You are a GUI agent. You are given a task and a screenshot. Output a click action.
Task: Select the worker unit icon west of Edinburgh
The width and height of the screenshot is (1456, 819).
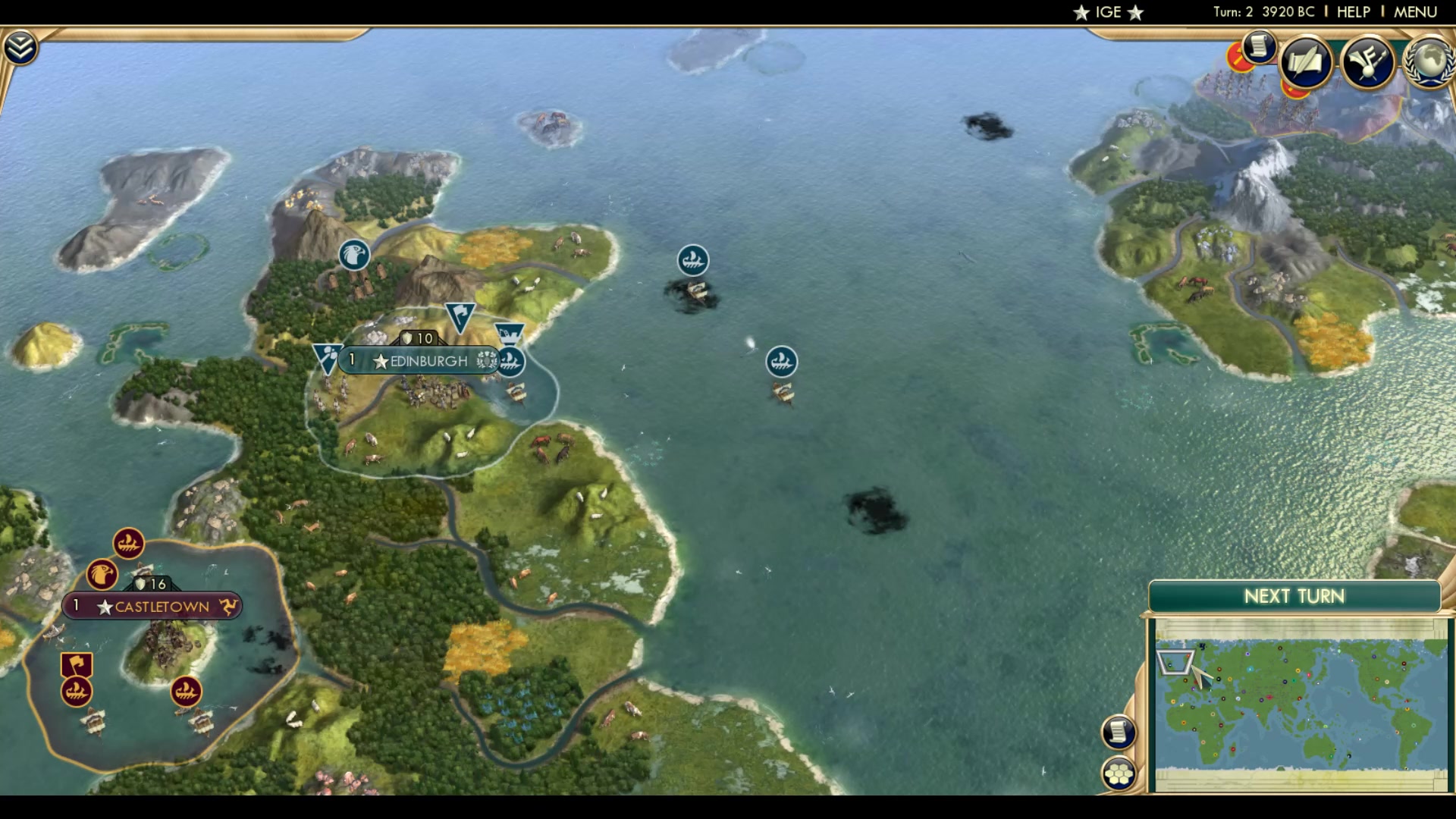(x=326, y=354)
